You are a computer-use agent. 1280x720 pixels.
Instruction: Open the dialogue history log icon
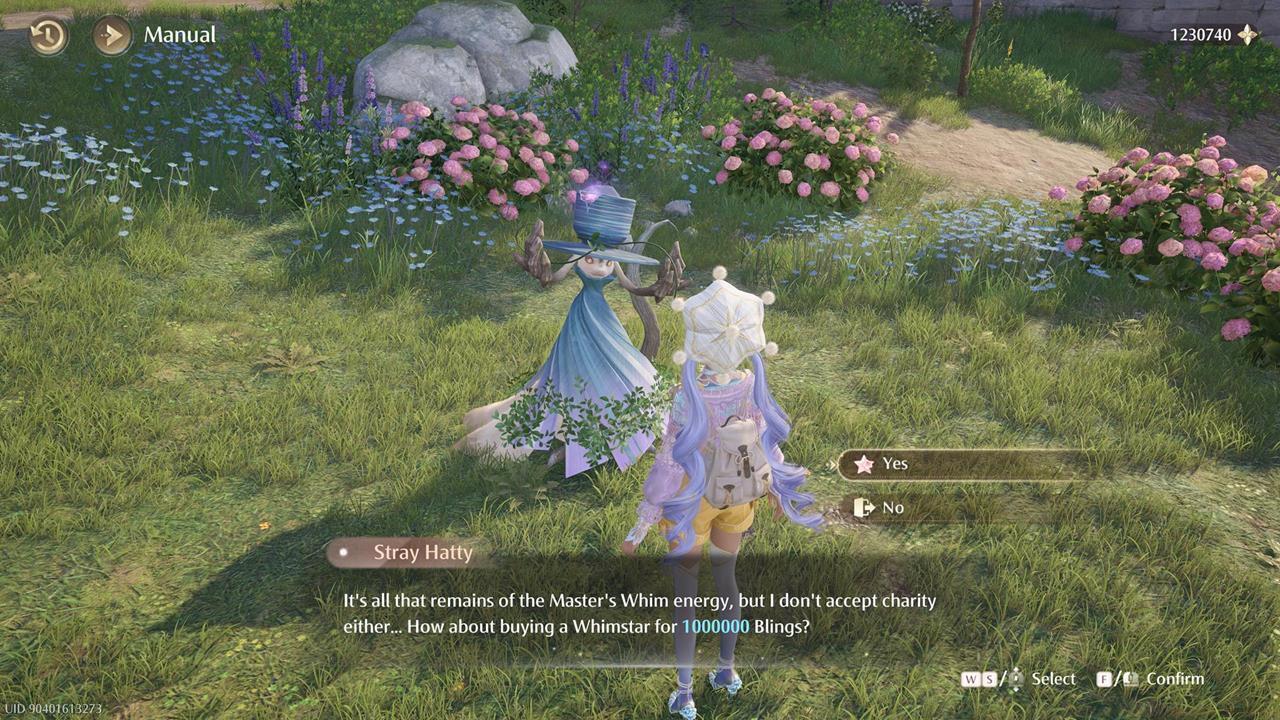coord(48,36)
